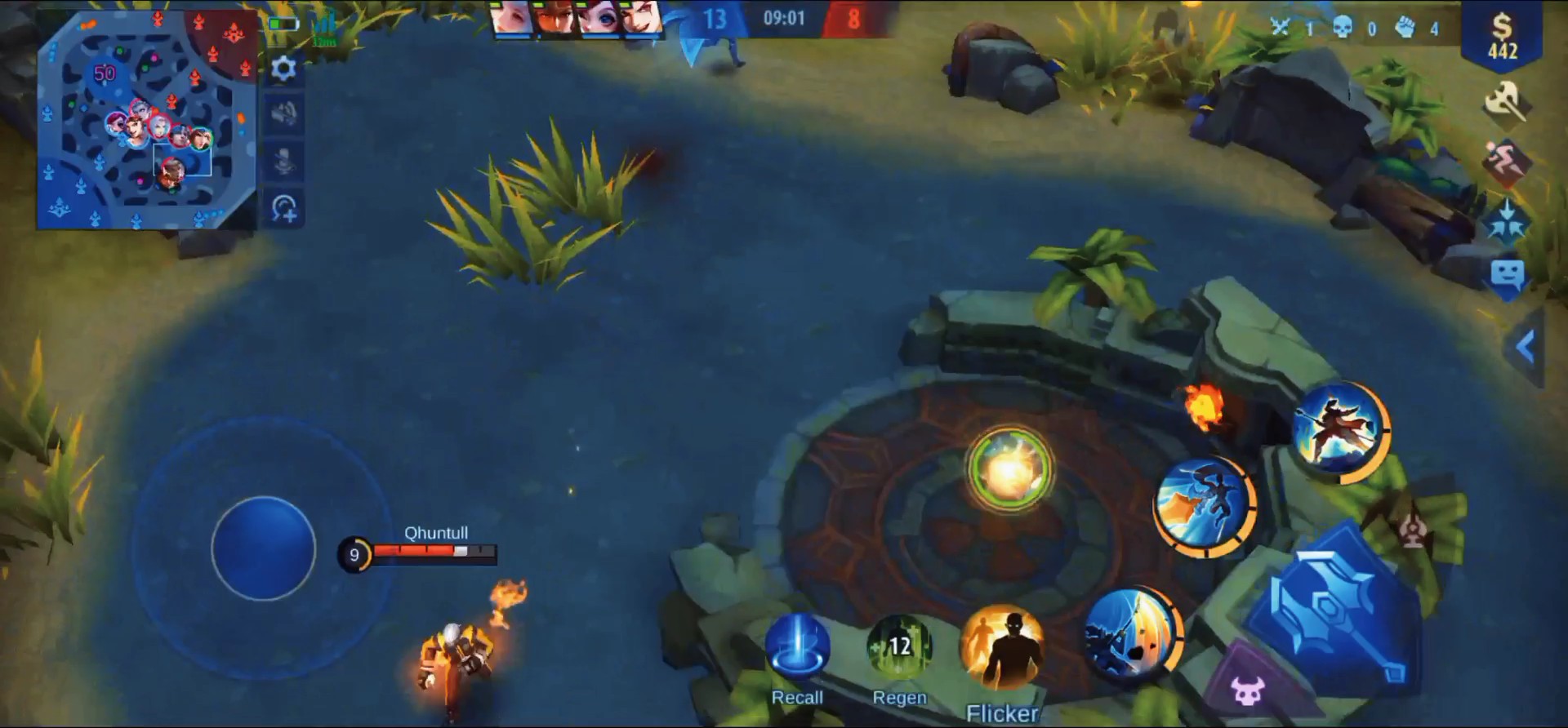Activate the spear-slam skill beside Flicker
Viewport: 1568px width, 728px height.
pyautogui.click(x=1132, y=635)
